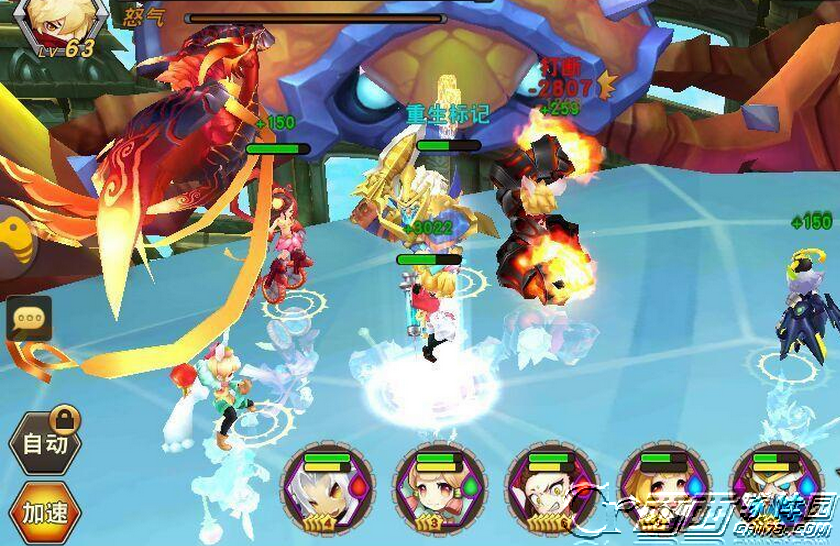Open the chat speech bubble icon
Screen dimensions: 840x546
(29, 318)
